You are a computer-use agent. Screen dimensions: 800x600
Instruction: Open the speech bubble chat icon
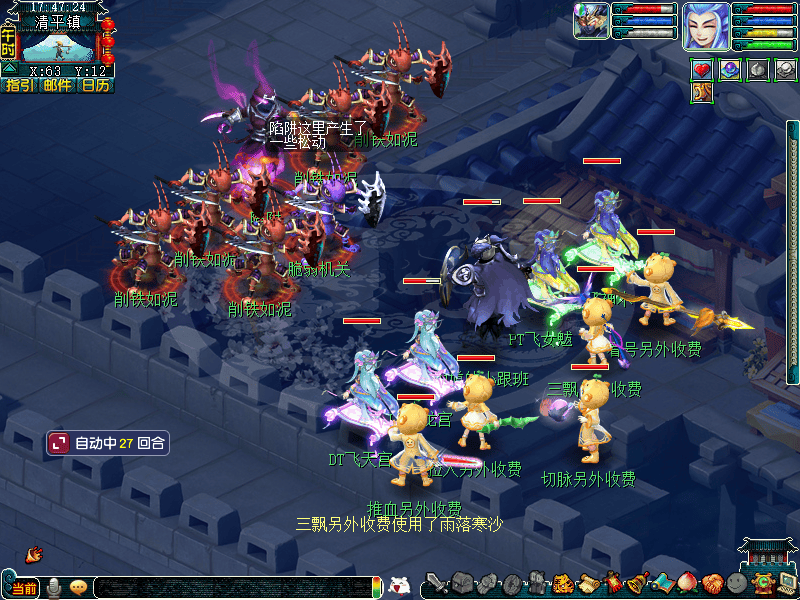click(78, 587)
